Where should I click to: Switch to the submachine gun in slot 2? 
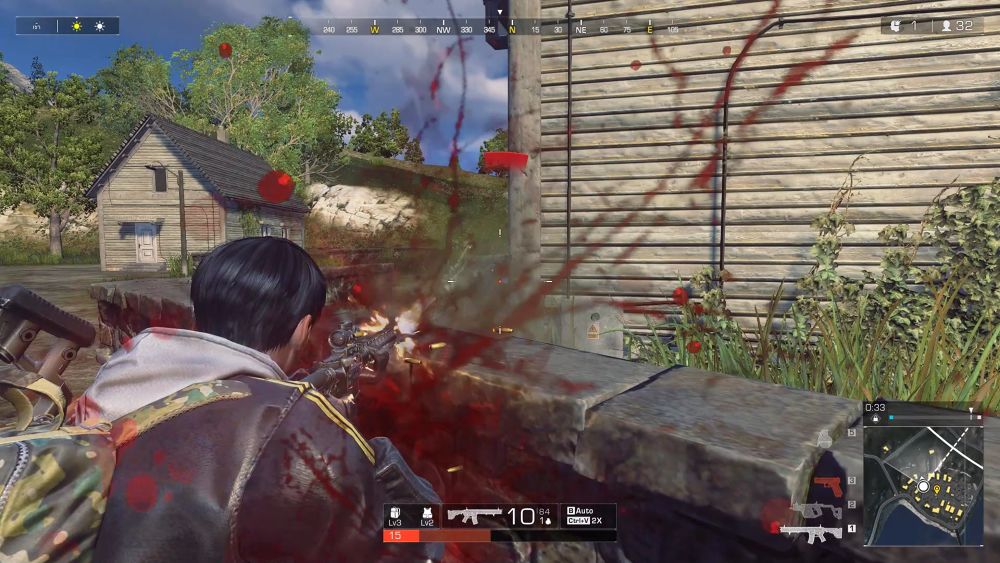819,509
